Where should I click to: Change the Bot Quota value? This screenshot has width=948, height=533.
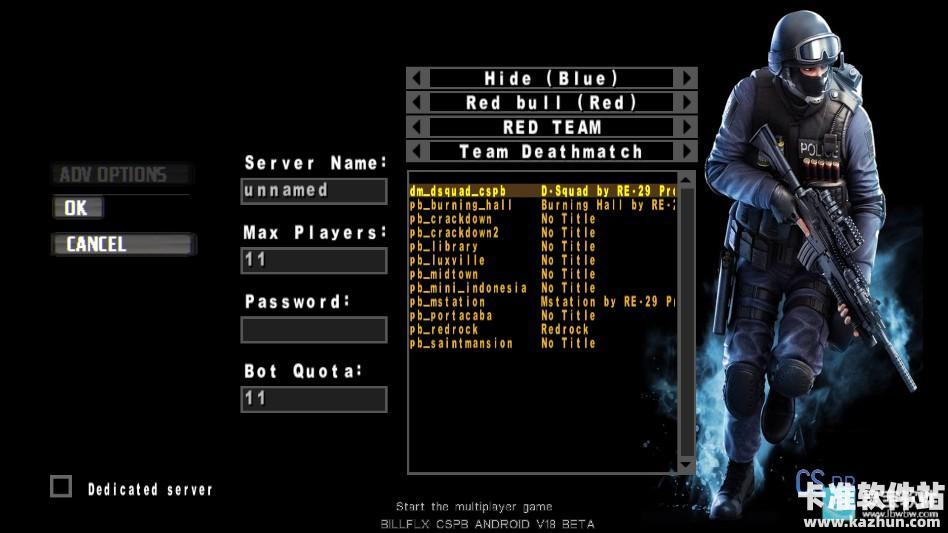click(x=314, y=399)
